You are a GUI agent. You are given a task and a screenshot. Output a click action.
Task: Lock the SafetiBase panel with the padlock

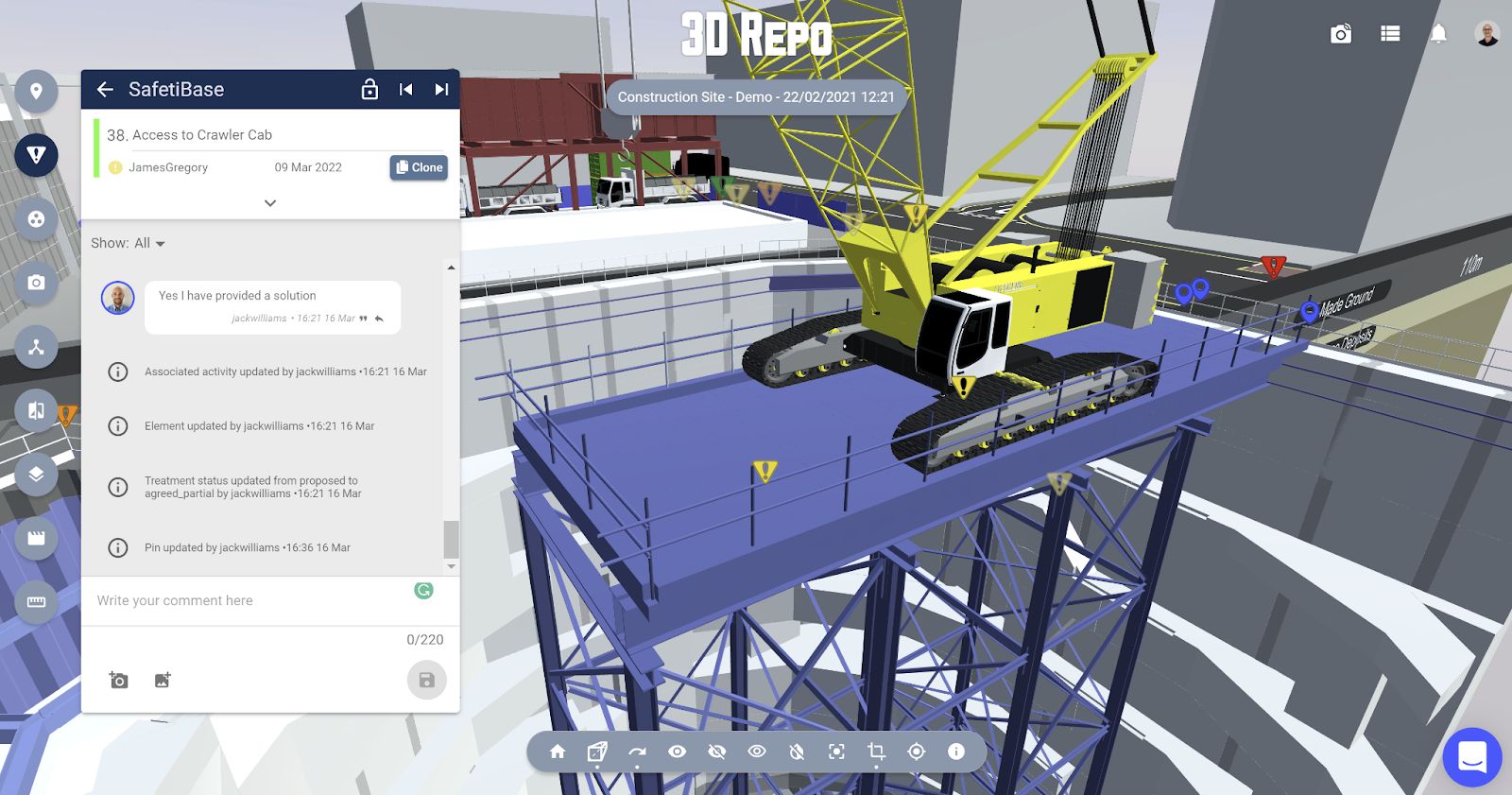pos(368,89)
